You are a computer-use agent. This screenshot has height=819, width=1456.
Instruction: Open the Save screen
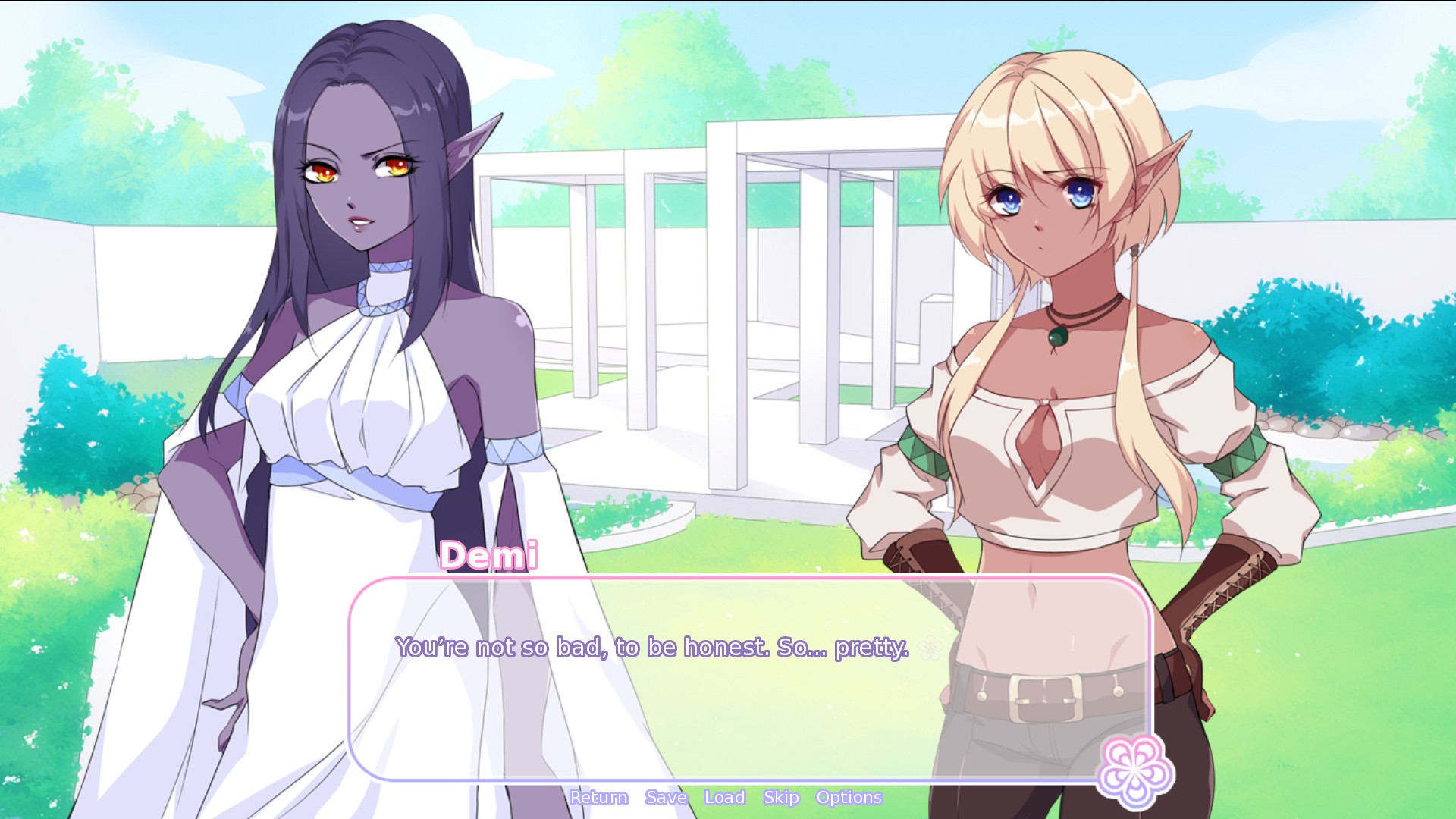pos(666,798)
